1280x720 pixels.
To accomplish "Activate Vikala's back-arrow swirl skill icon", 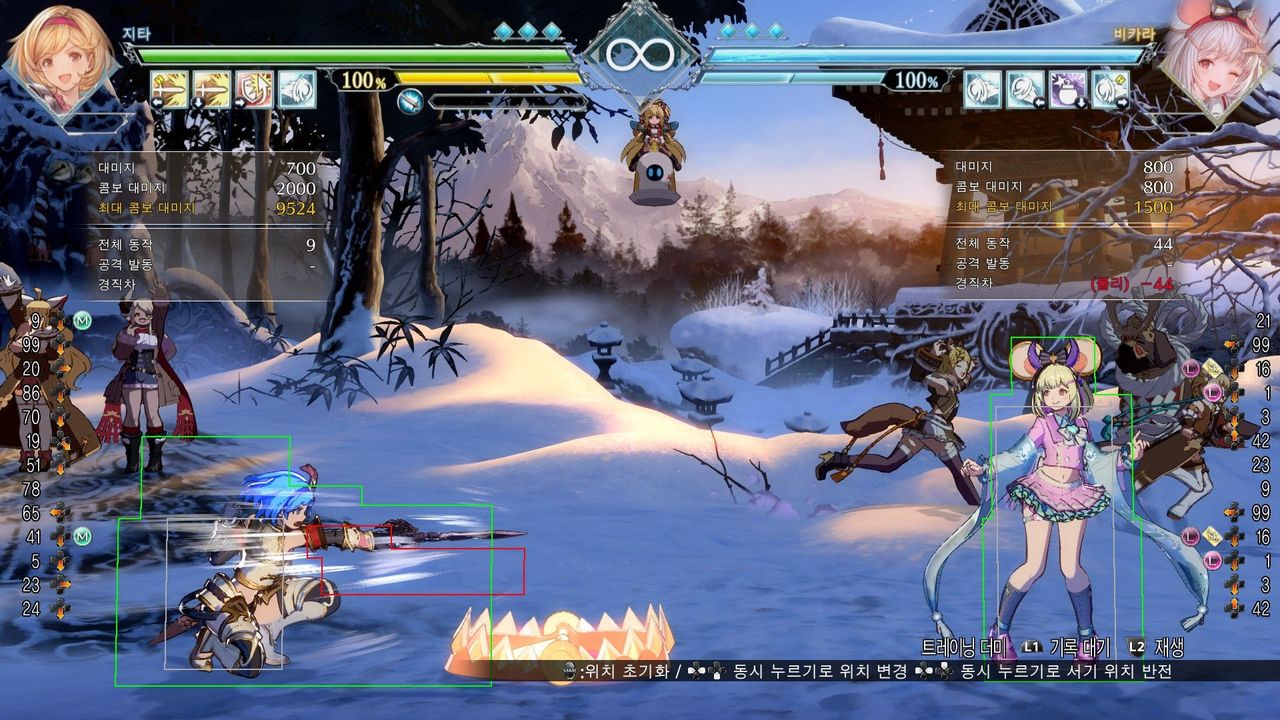I will pyautogui.click(x=1025, y=89).
